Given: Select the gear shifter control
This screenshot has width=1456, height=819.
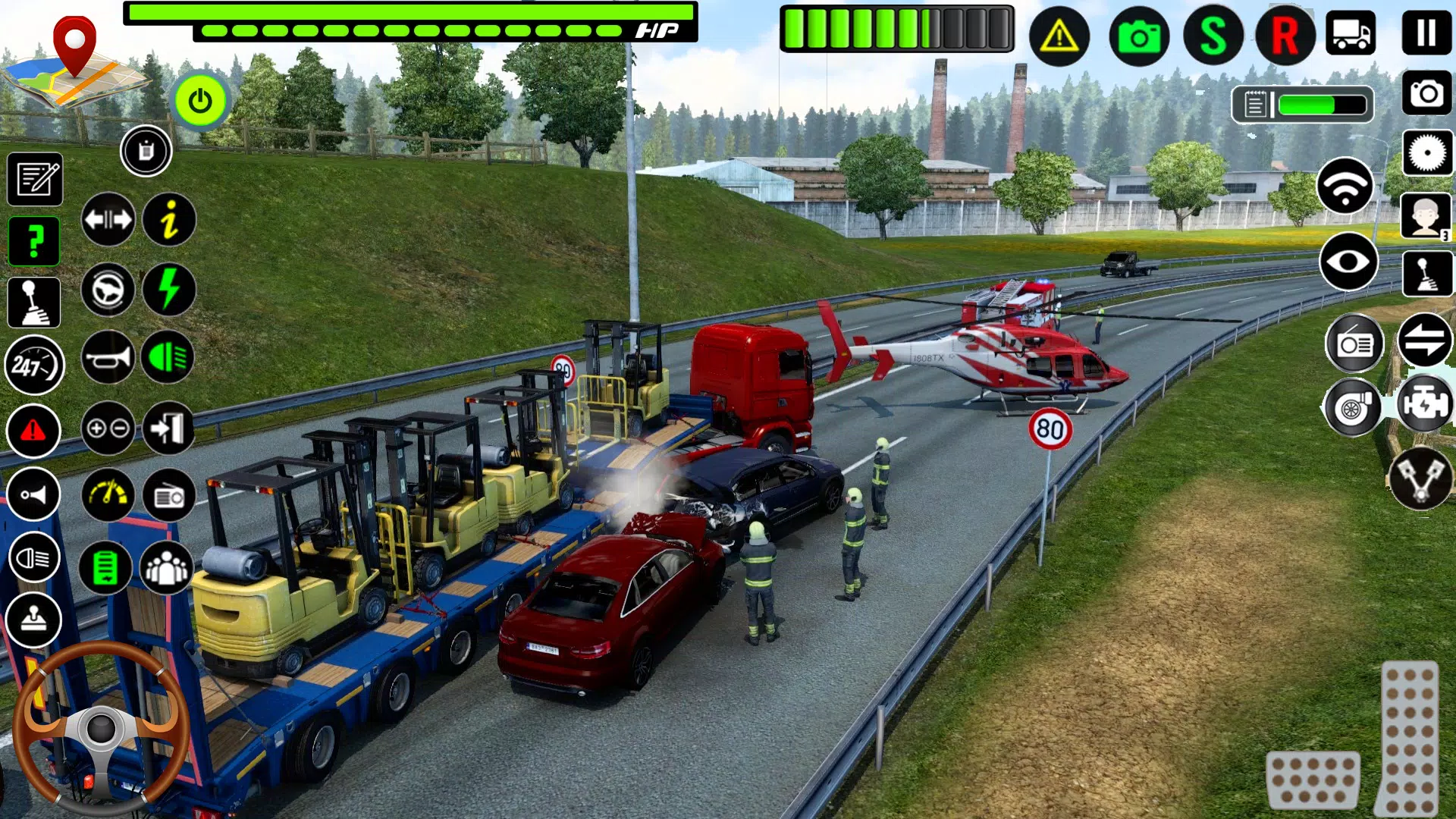Looking at the screenshot, I should 33,301.
